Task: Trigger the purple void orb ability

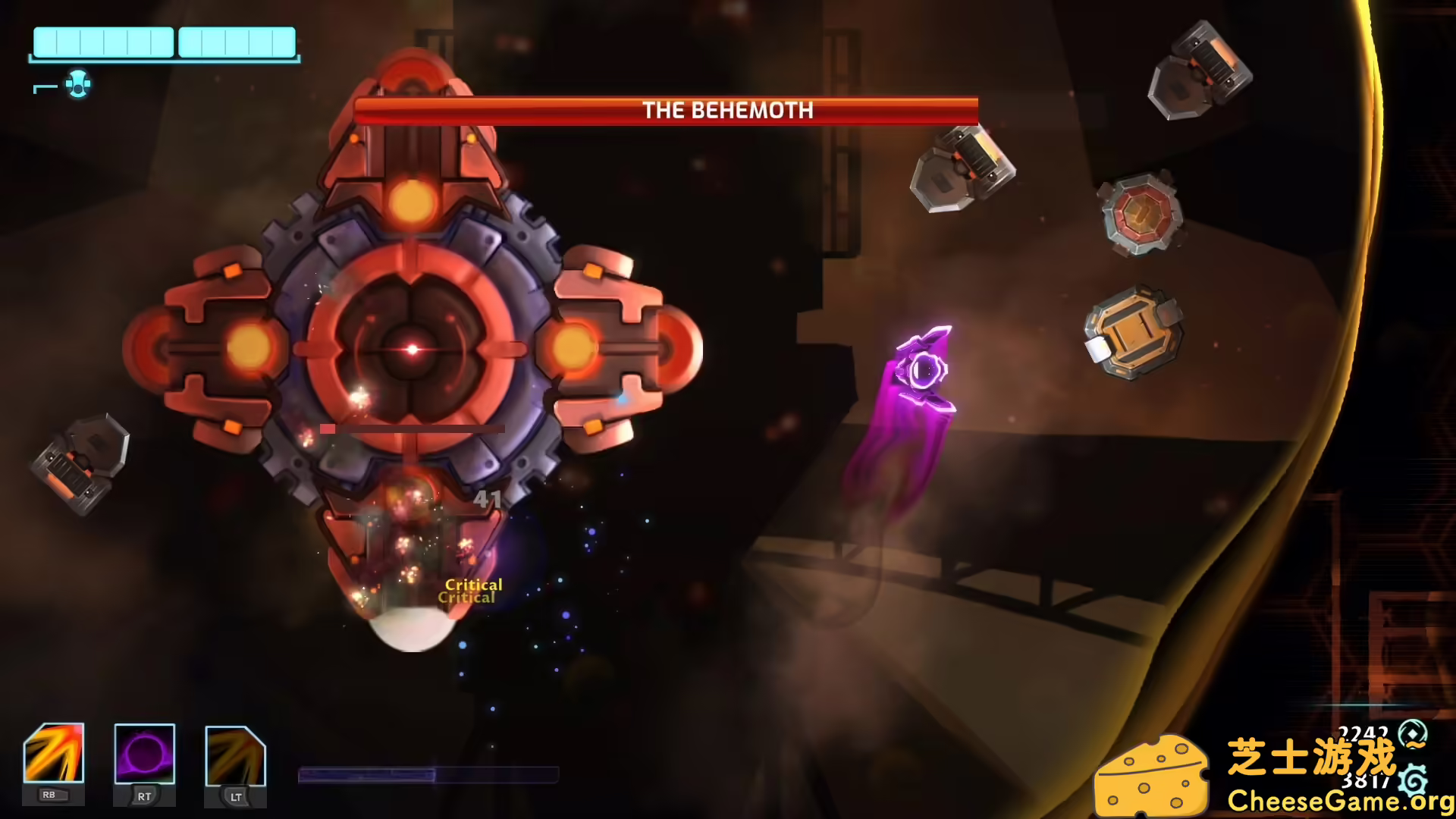Action: point(144,753)
